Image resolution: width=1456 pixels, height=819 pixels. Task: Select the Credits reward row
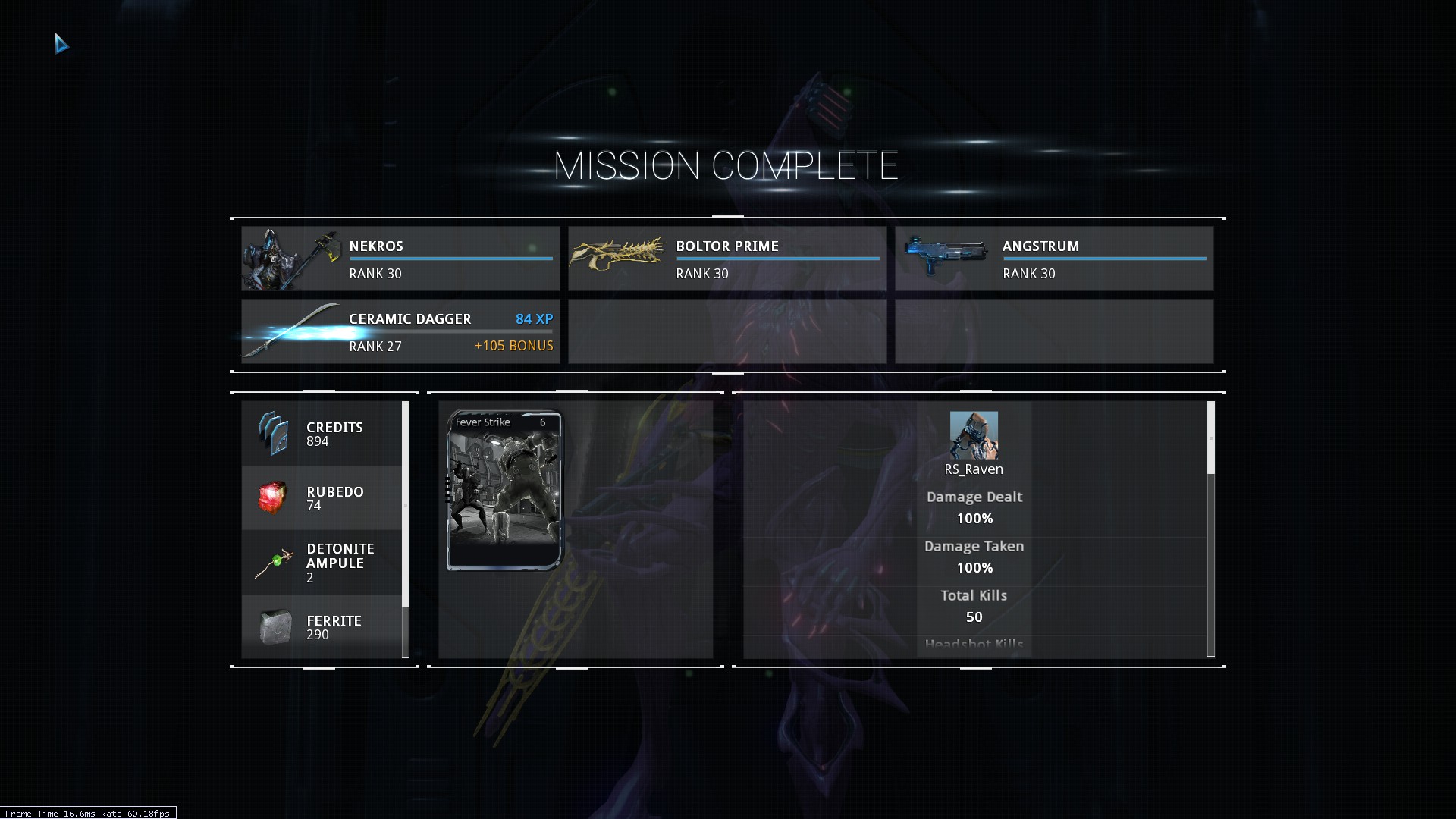tap(322, 434)
